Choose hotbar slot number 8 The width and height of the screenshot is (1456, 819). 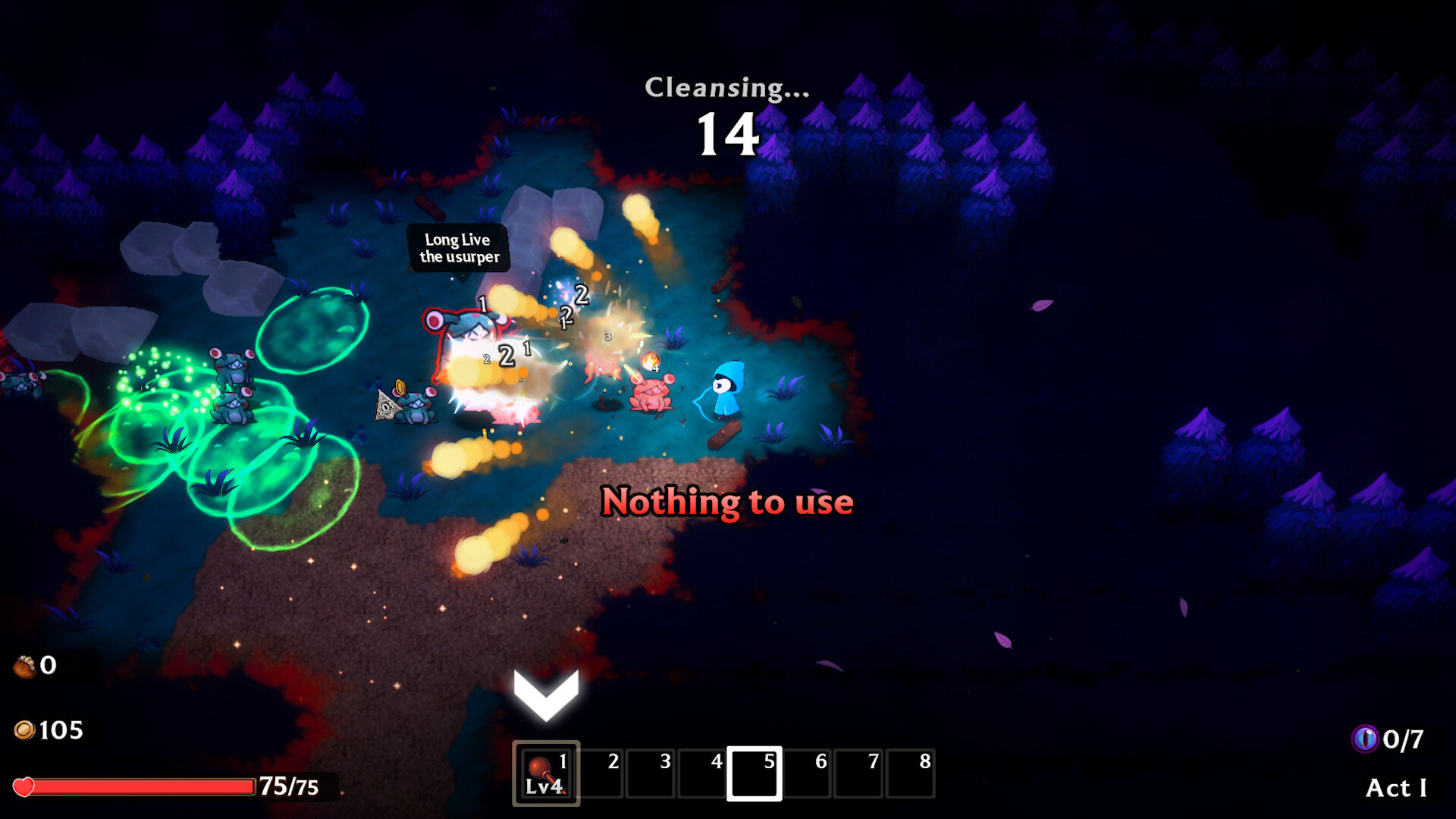[910, 773]
